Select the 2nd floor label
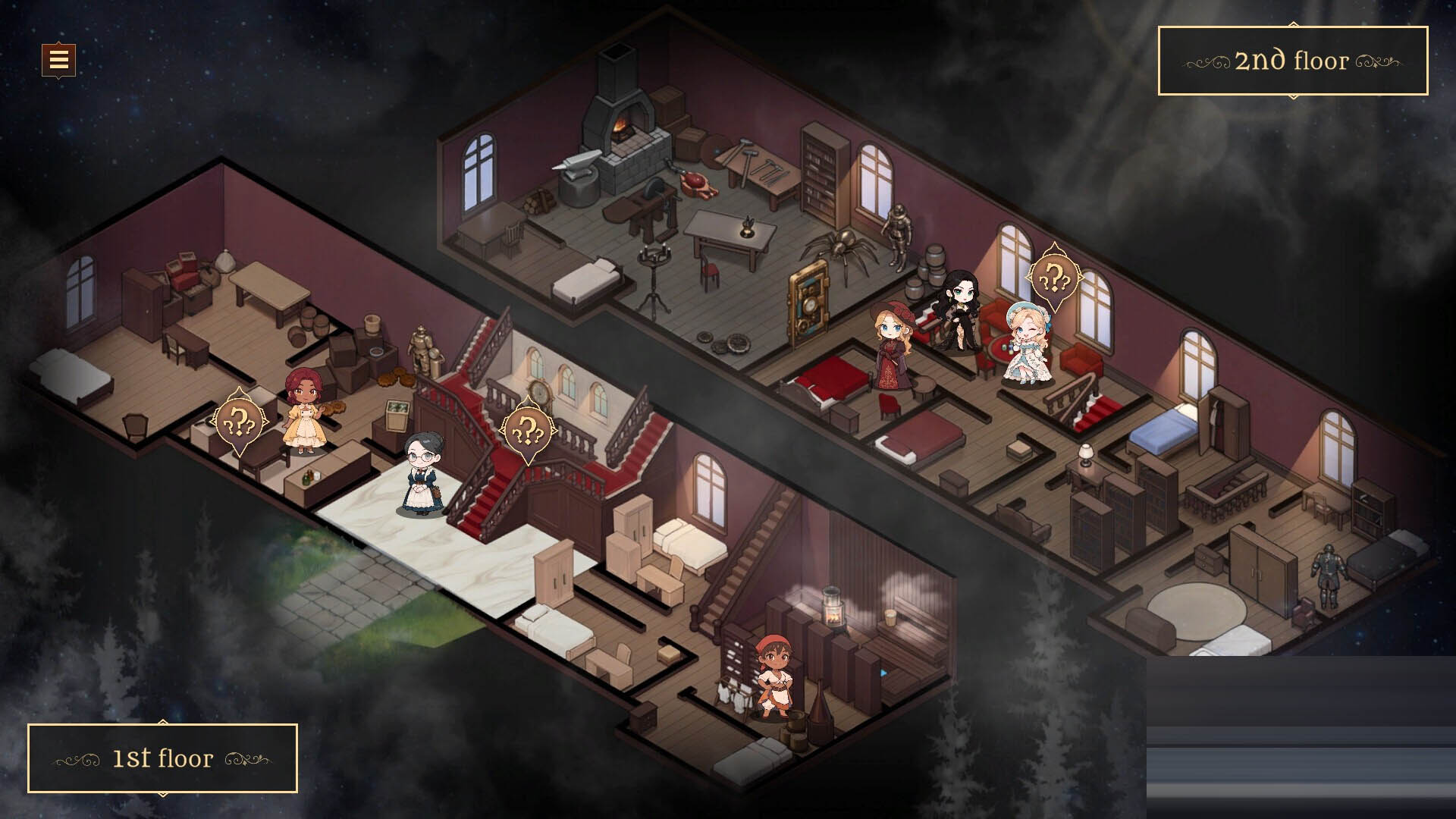Screen dimensions: 1456x819 click(x=1292, y=61)
